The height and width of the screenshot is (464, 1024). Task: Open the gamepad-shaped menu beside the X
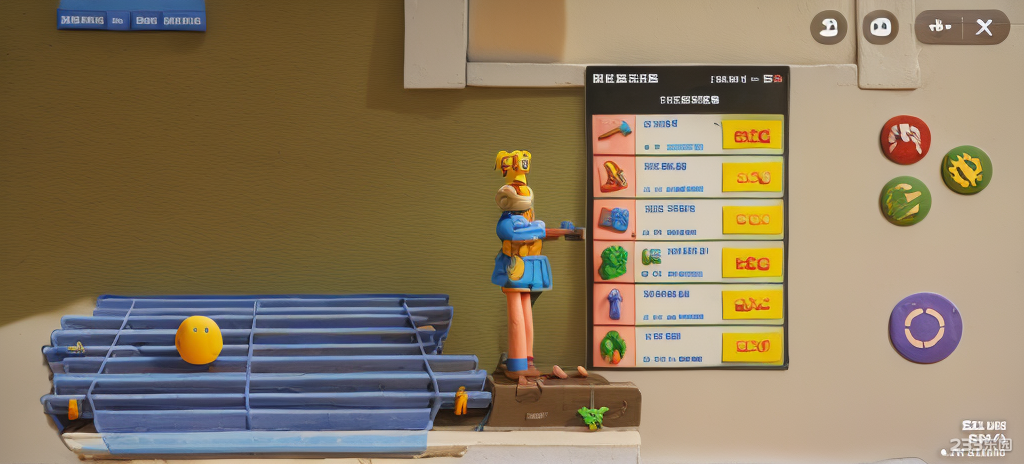tap(940, 27)
